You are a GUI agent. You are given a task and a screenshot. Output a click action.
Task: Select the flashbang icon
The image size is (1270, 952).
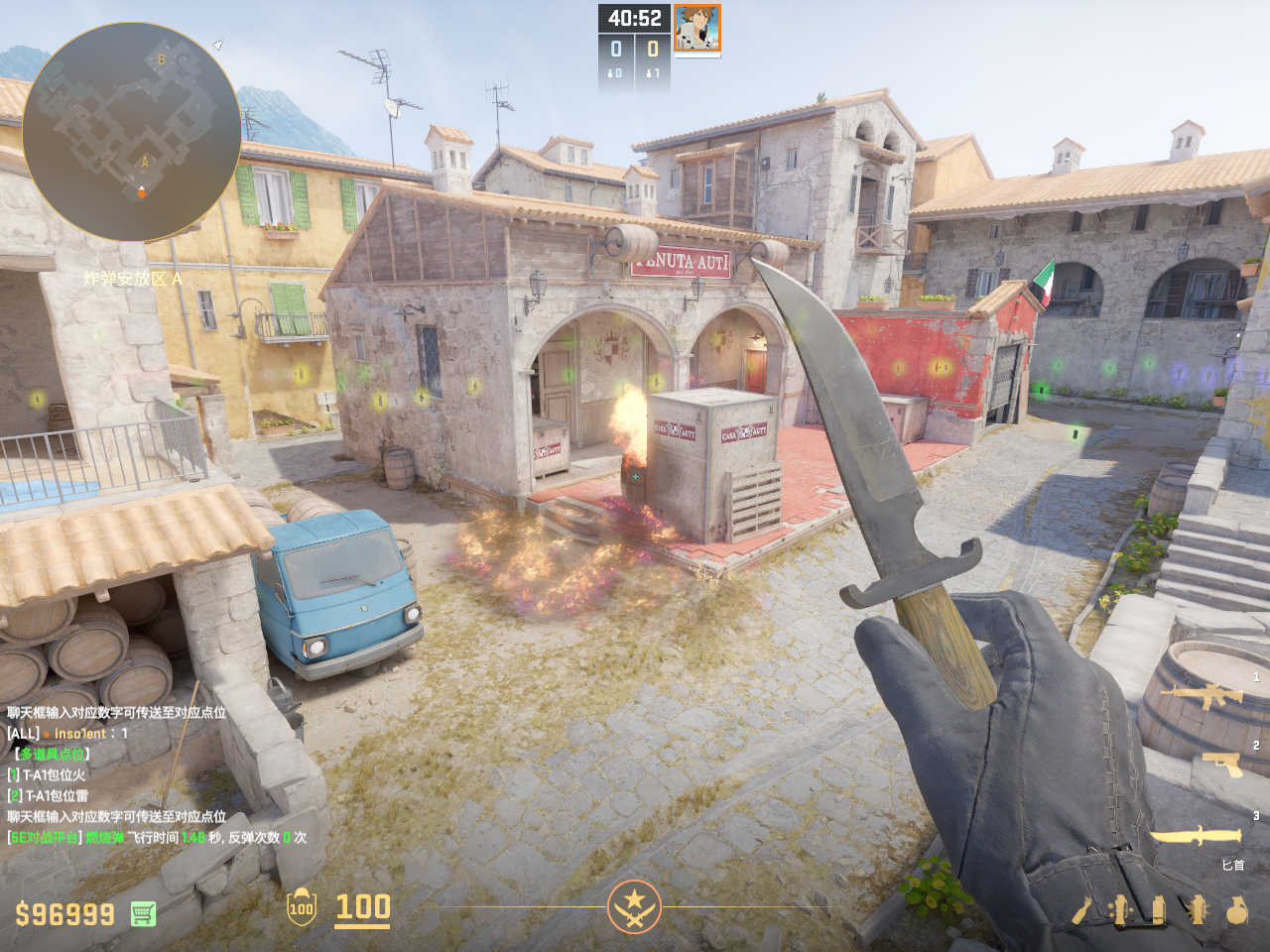point(1198,910)
